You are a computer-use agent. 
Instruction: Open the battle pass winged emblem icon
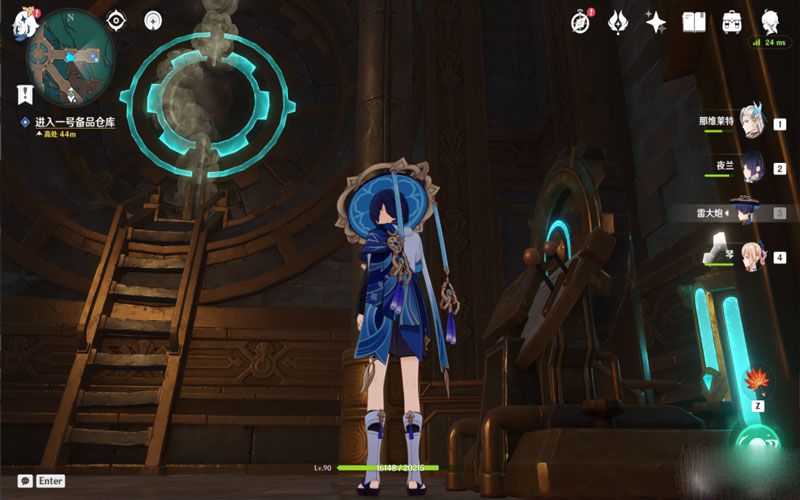pyautogui.click(x=618, y=21)
